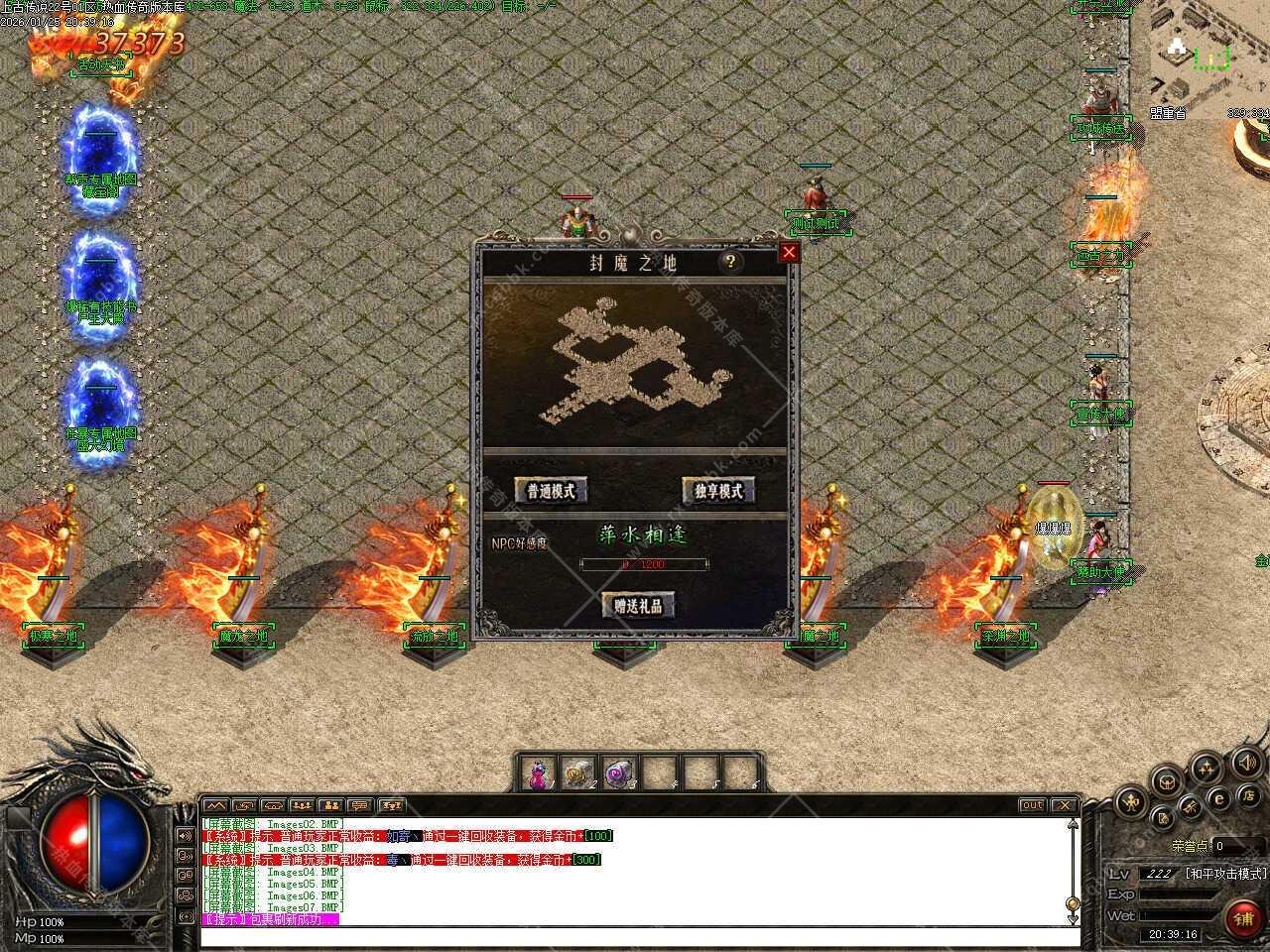The width and height of the screenshot is (1270, 952).
Task: Select the purple spiral shell in hotbar slot 3
Action: pos(618,773)
